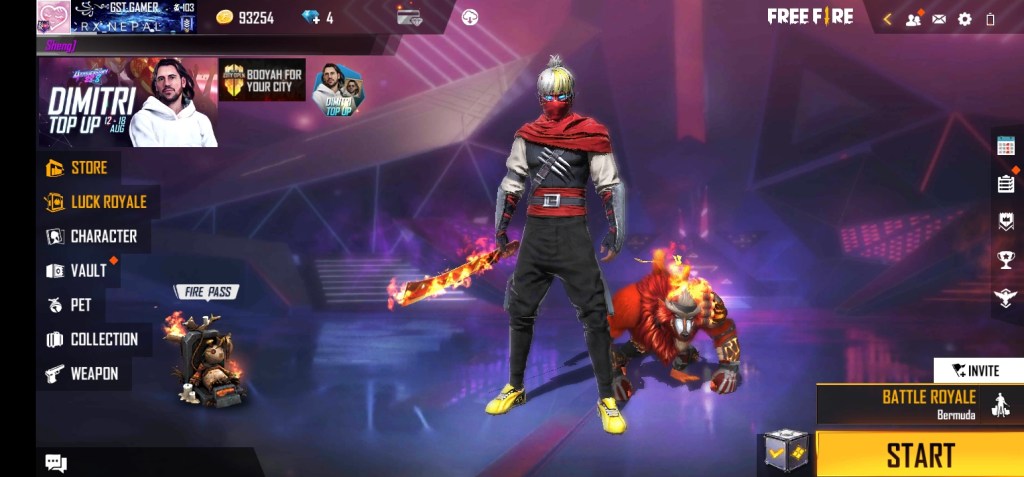Open the Dimitri Top Up banner
Screen dimensions: 1024x477
(x=127, y=102)
